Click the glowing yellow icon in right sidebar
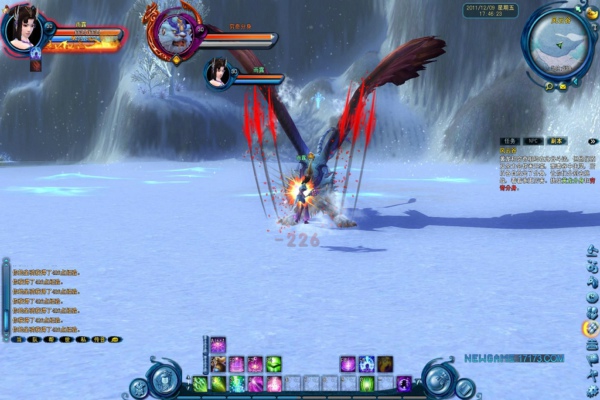 (x=589, y=327)
